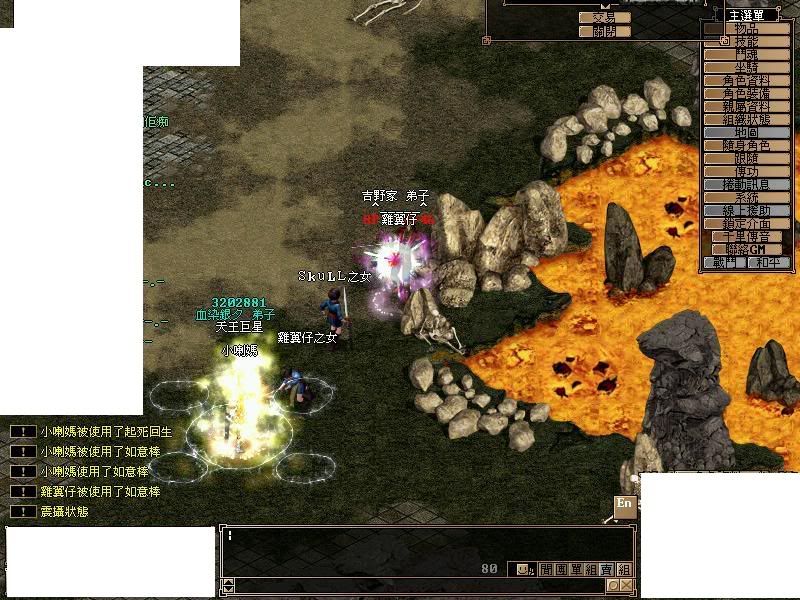Open the 物品 items menu entry
Viewport: 800px width, 600px height.
tap(746, 29)
